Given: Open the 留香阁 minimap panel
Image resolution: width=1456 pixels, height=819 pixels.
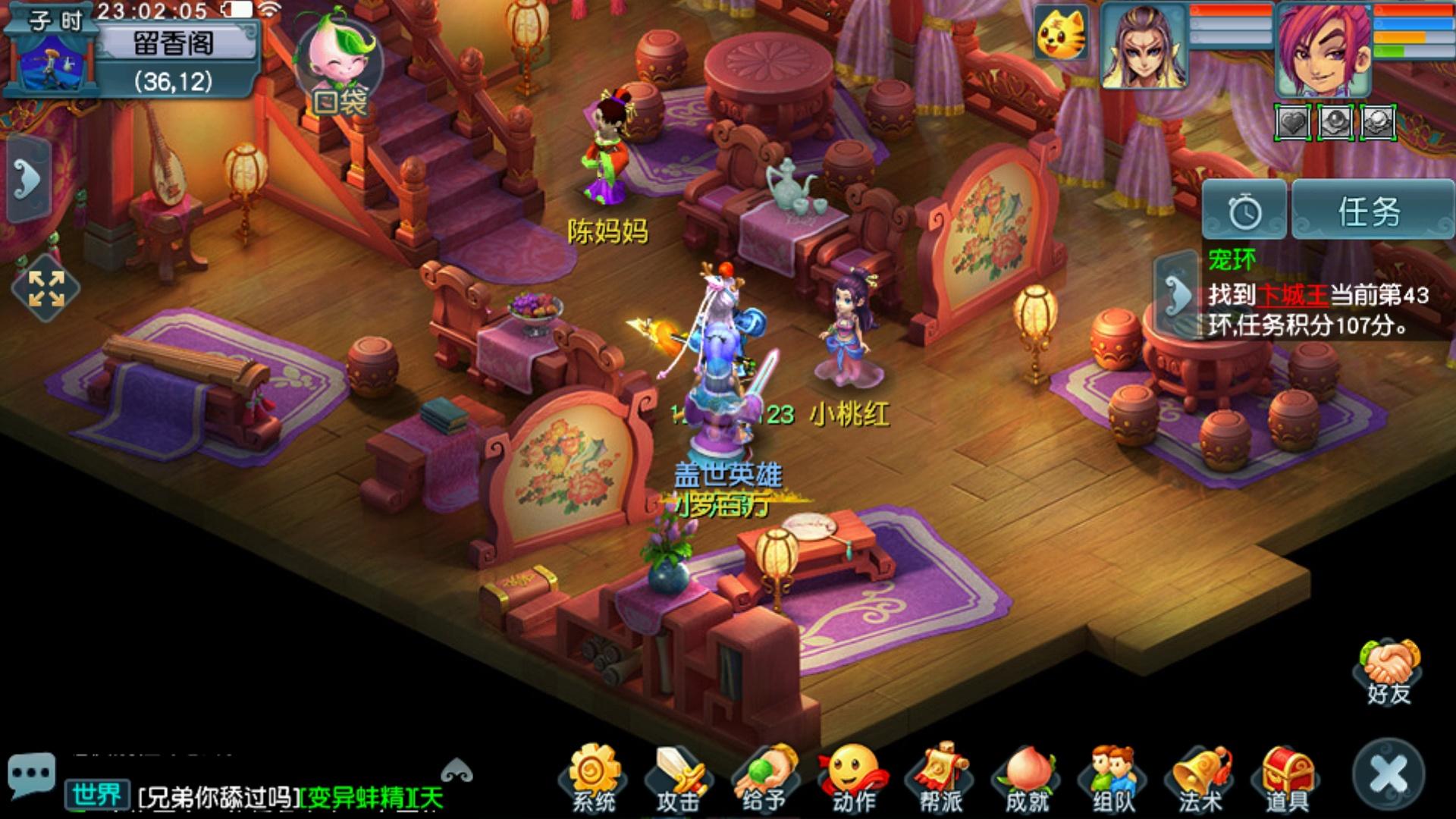Looking at the screenshot, I should (173, 44).
